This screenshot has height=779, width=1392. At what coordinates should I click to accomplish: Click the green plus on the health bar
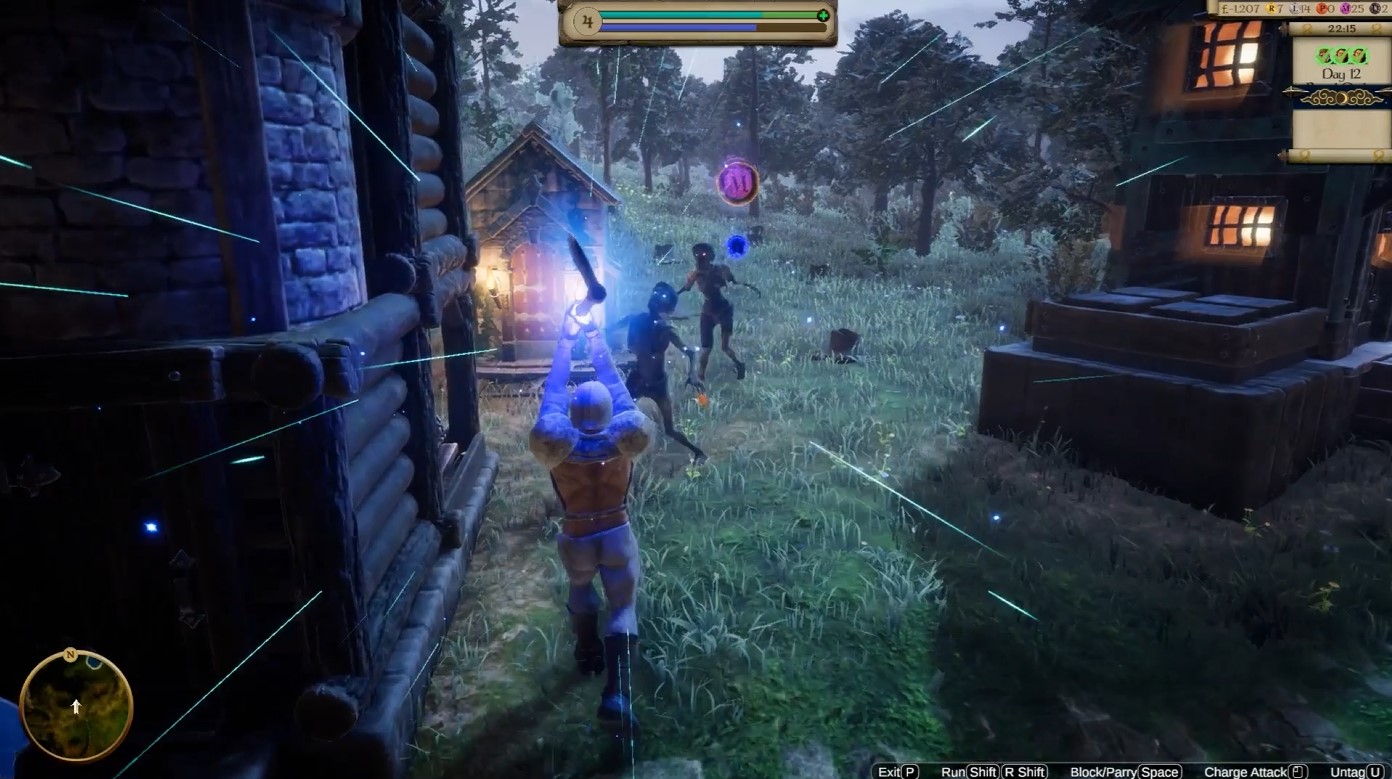click(822, 15)
